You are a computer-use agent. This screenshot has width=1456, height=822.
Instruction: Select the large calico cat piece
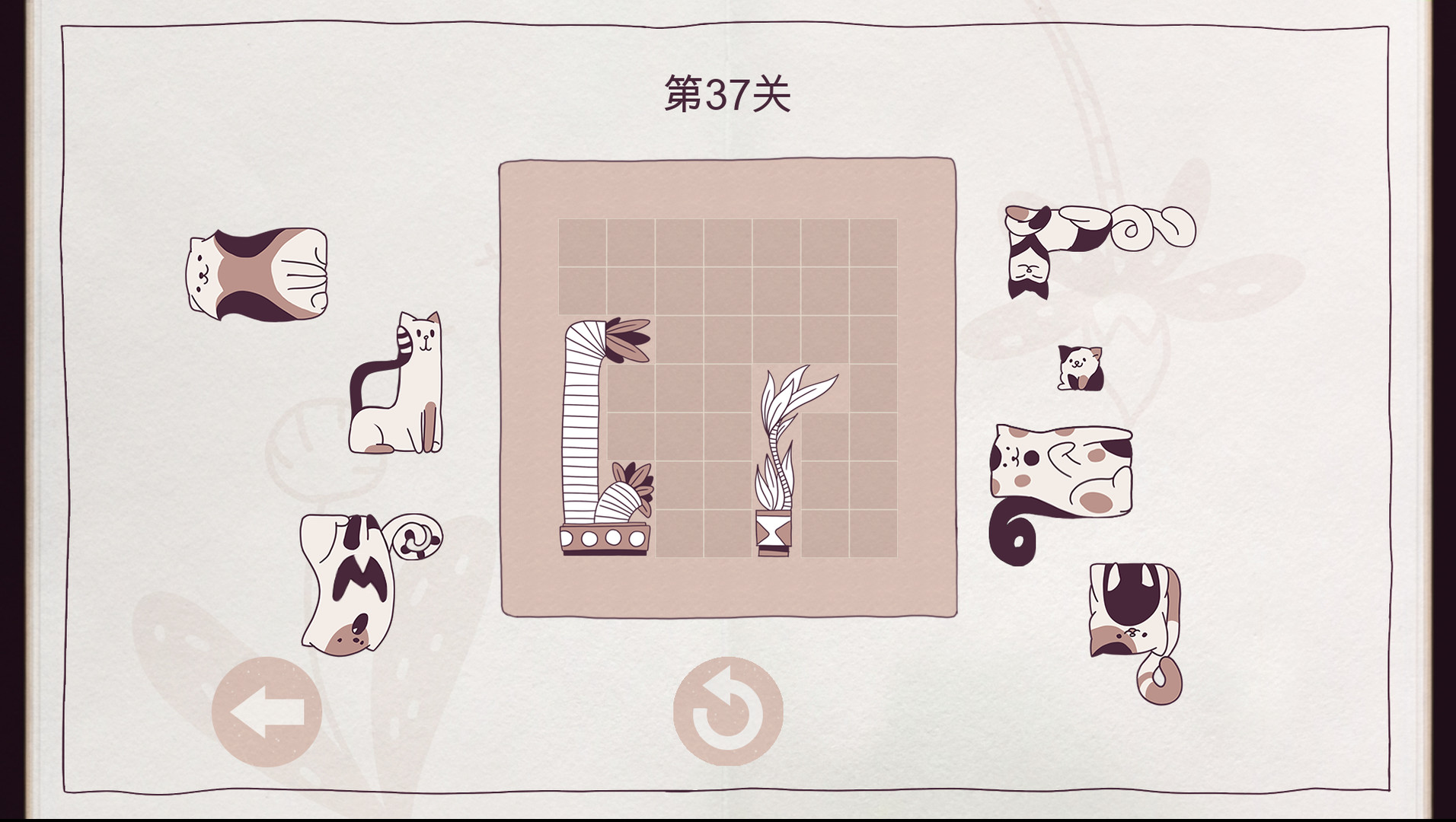click(x=257, y=274)
